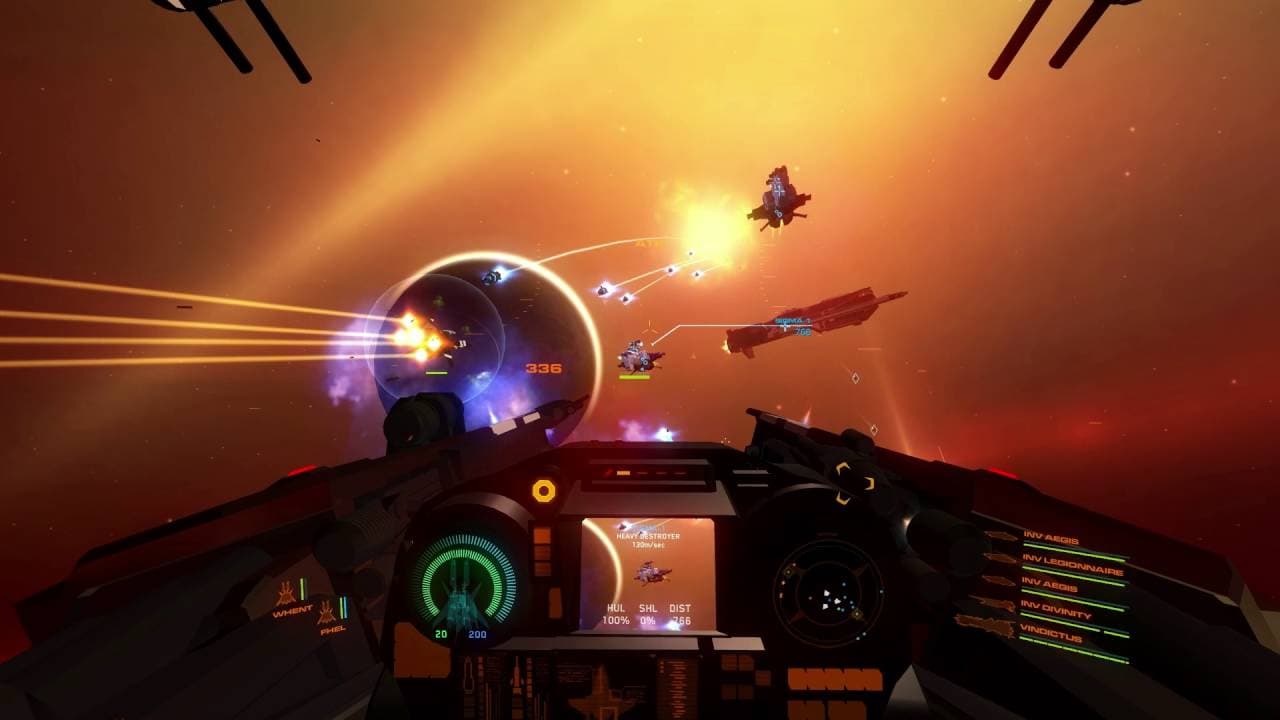Select the WHENT wingman insignia
This screenshot has width=1280, height=720.
tap(287, 593)
